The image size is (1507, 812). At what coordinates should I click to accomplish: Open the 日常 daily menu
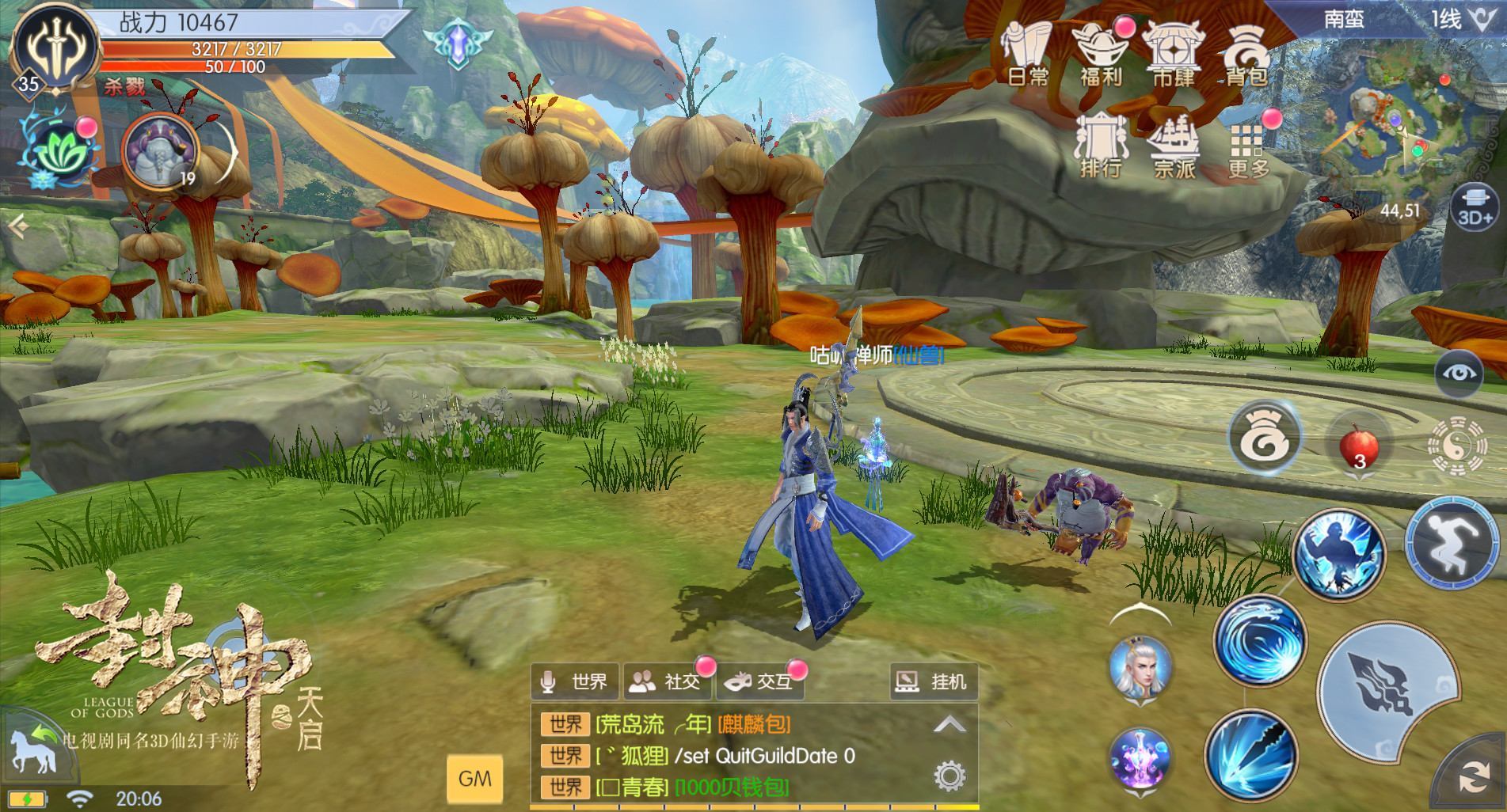tap(1027, 55)
